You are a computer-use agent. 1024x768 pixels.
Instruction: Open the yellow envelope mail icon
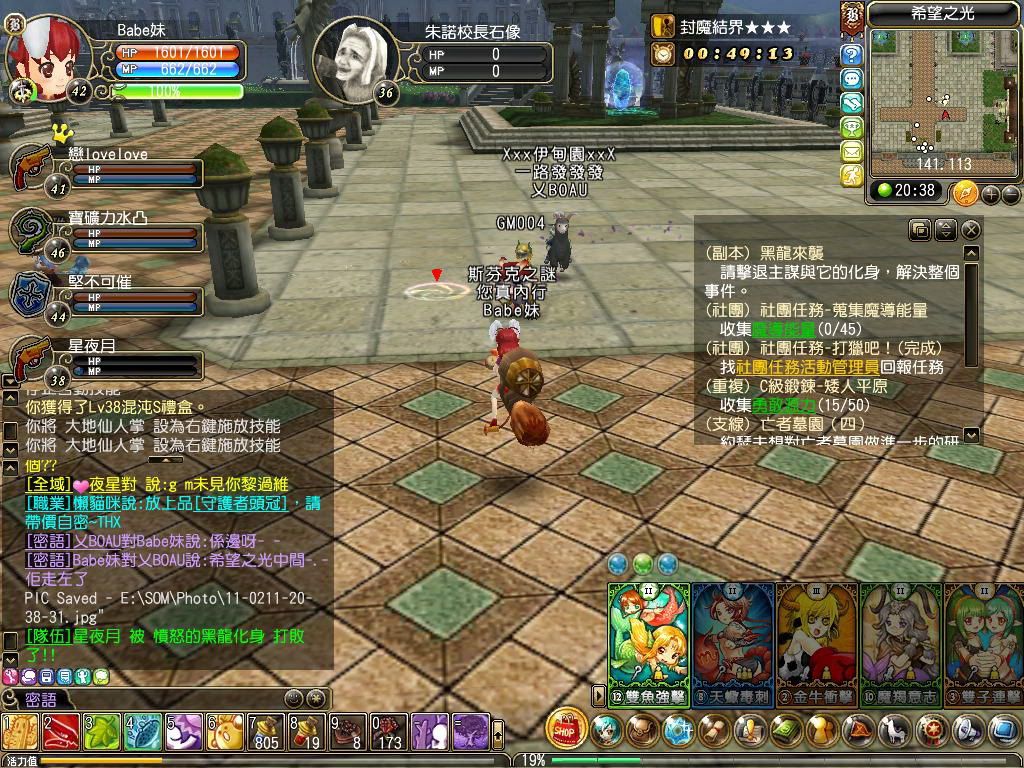pyautogui.click(x=852, y=151)
